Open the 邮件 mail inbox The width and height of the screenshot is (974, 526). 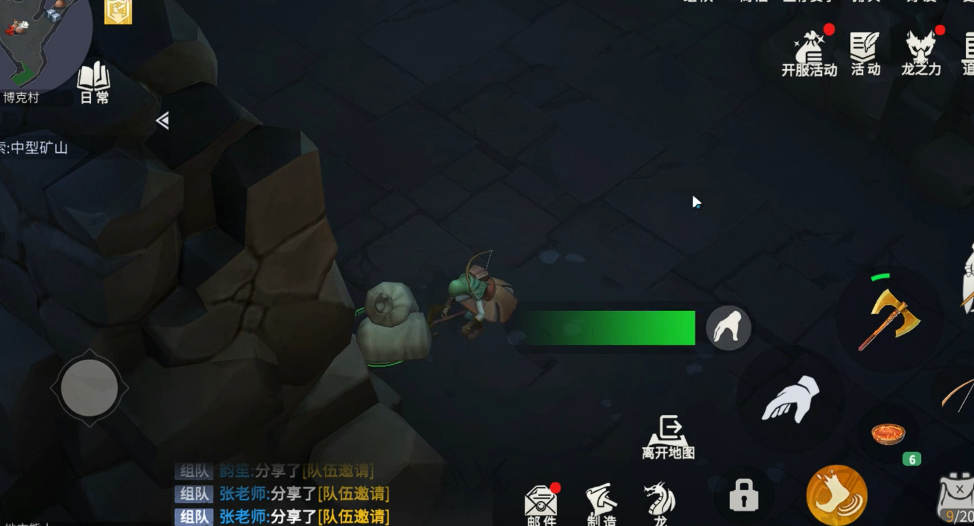(x=541, y=503)
